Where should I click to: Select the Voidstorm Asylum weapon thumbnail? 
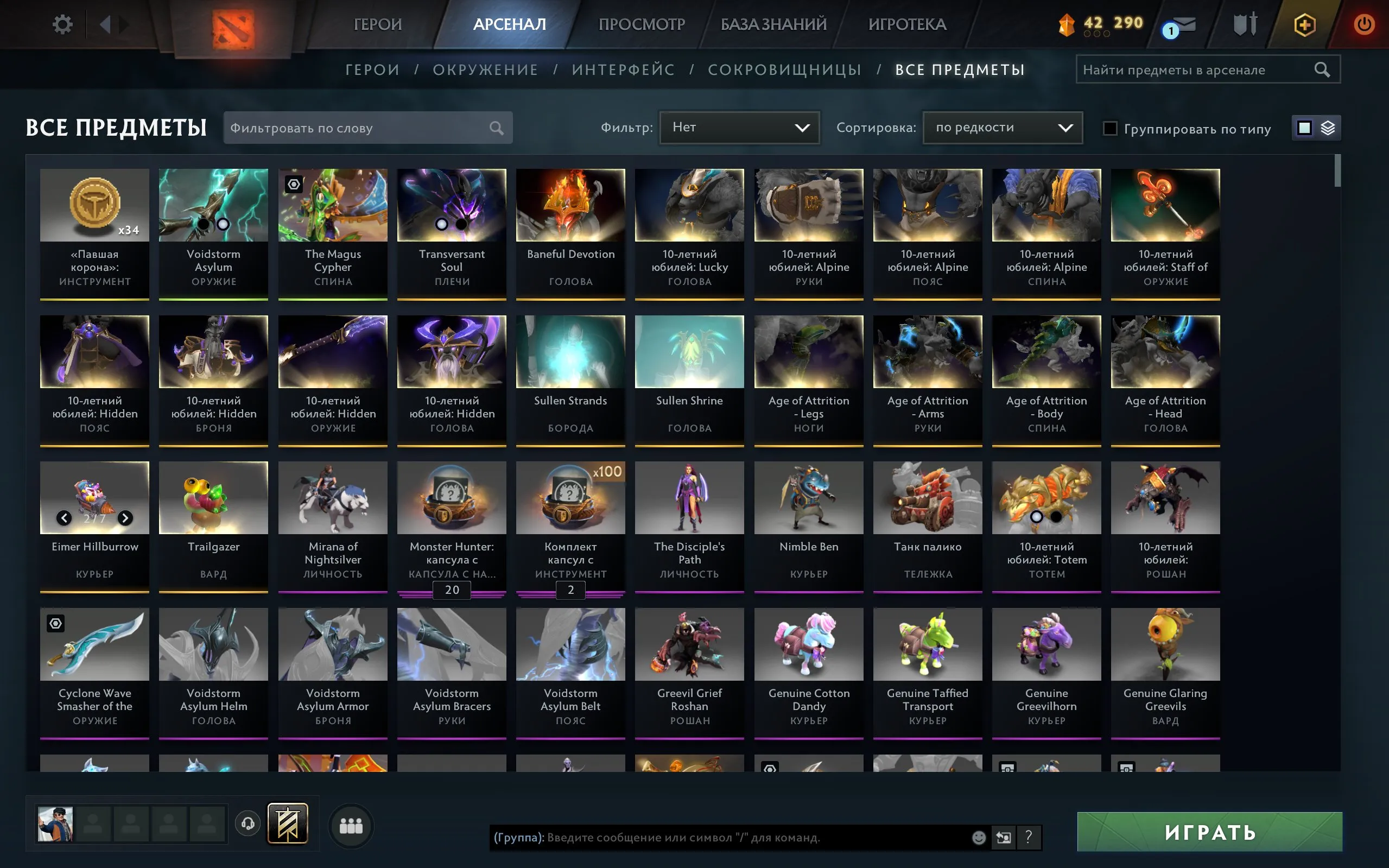click(213, 205)
